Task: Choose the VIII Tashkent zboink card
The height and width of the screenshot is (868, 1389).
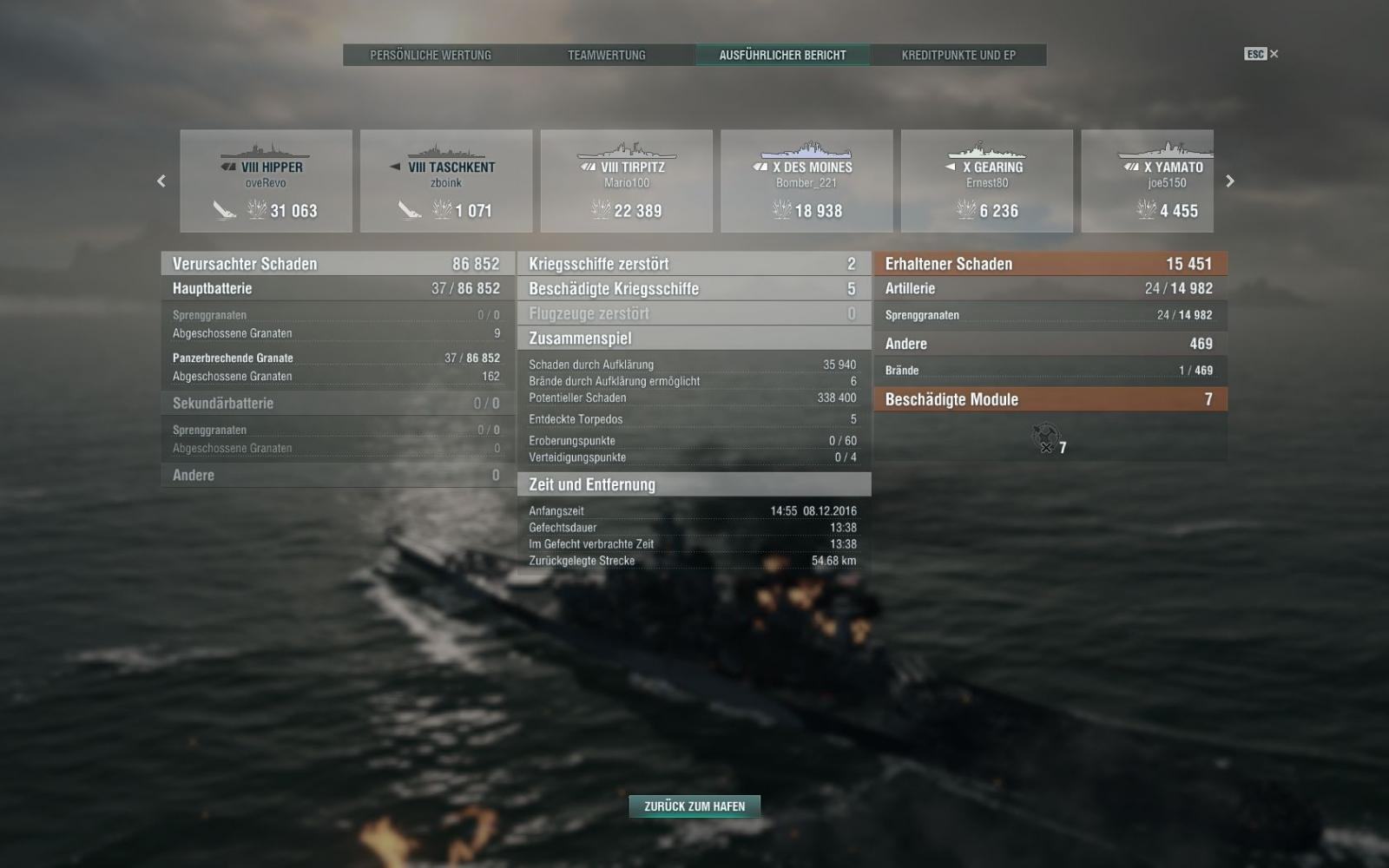Action: pos(446,181)
